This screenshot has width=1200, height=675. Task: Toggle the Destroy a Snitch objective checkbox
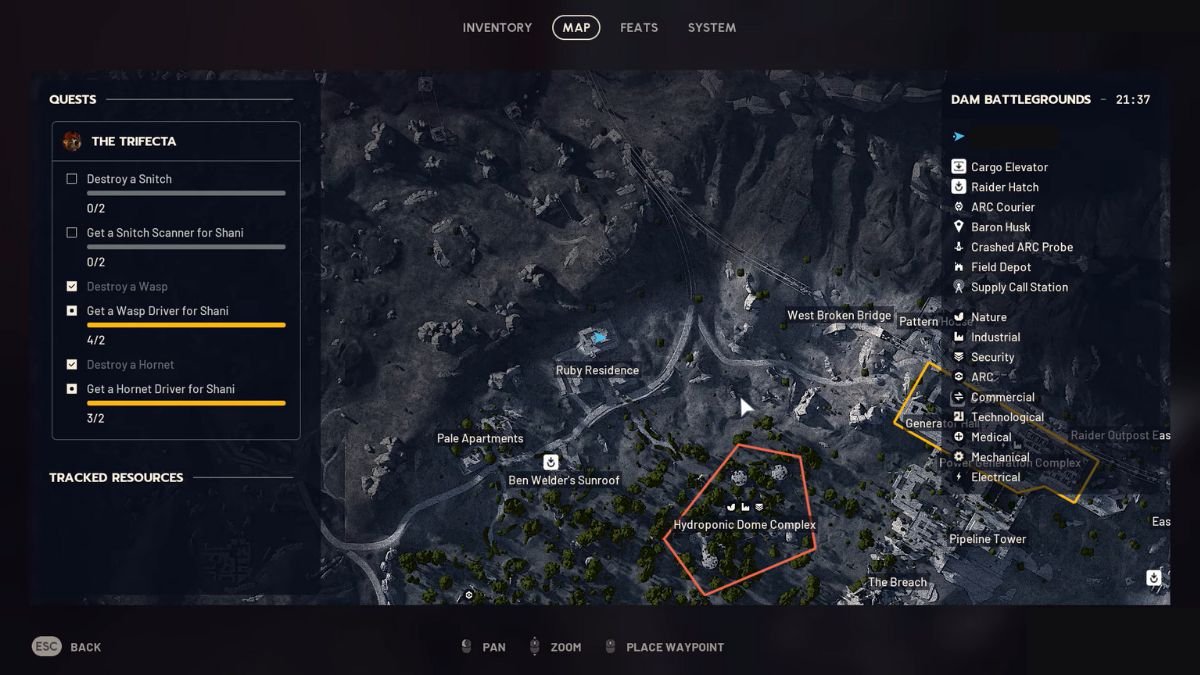point(72,179)
